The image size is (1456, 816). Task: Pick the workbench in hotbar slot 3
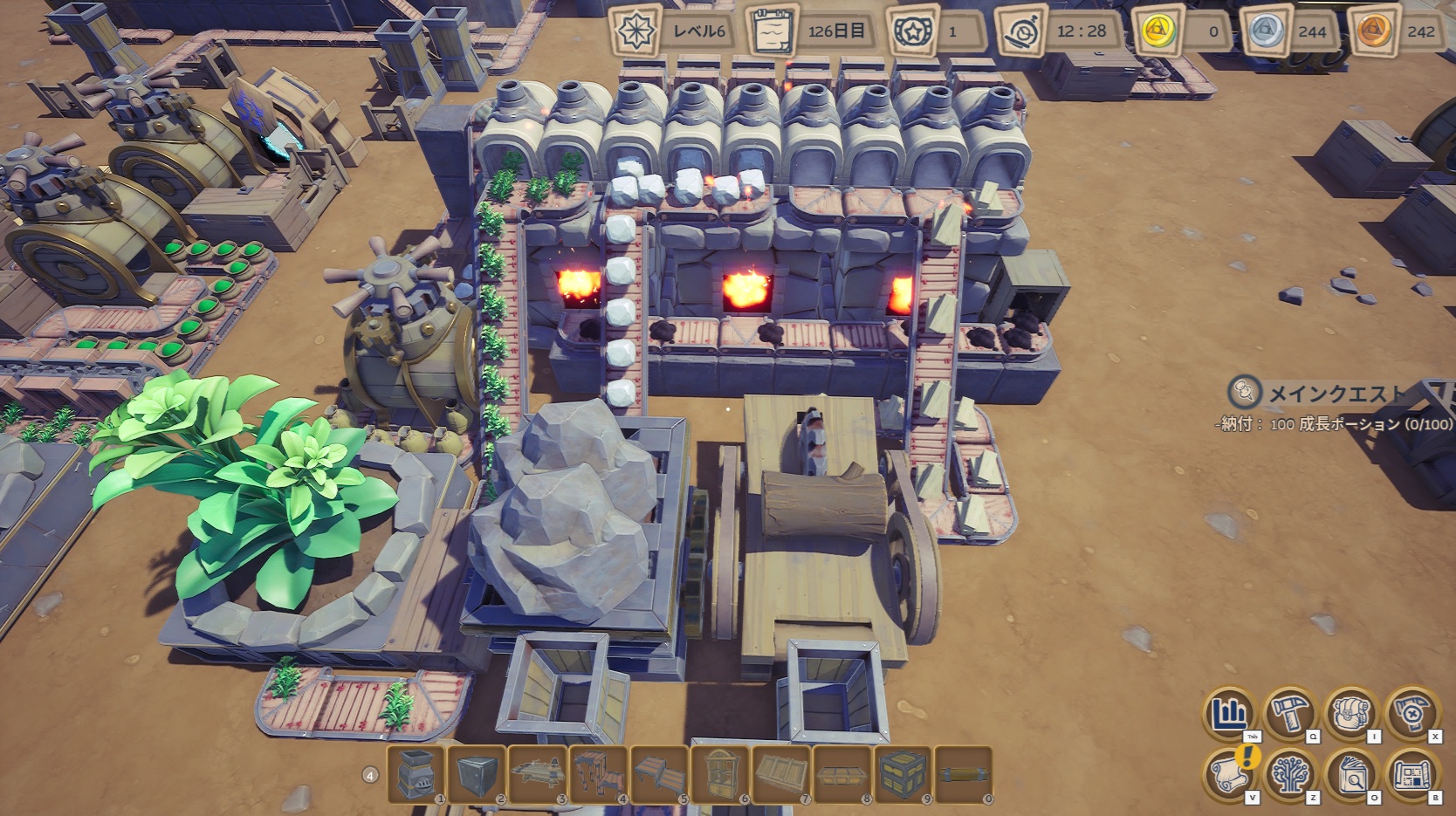(x=538, y=773)
